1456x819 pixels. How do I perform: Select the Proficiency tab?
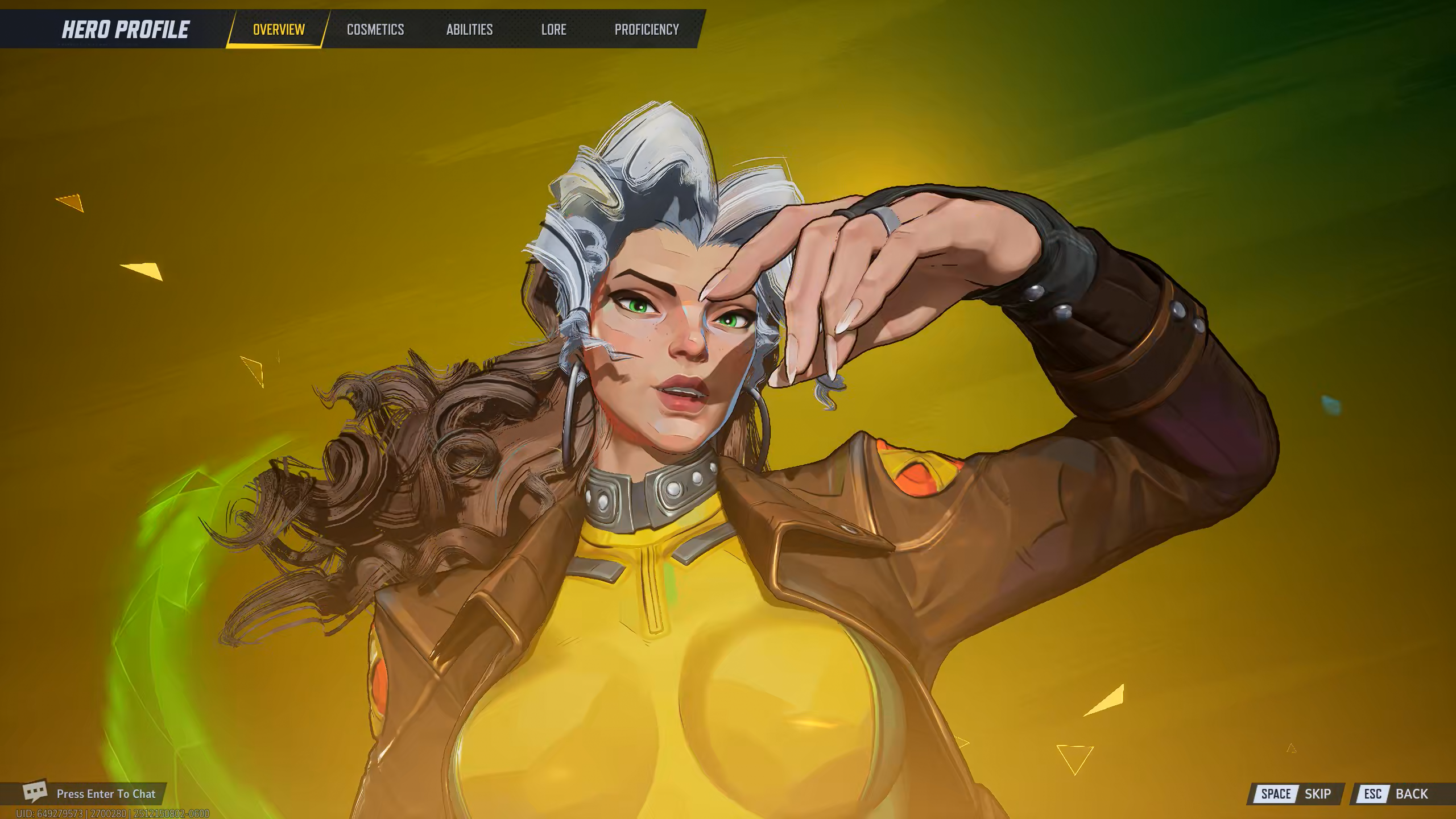pyautogui.click(x=647, y=30)
